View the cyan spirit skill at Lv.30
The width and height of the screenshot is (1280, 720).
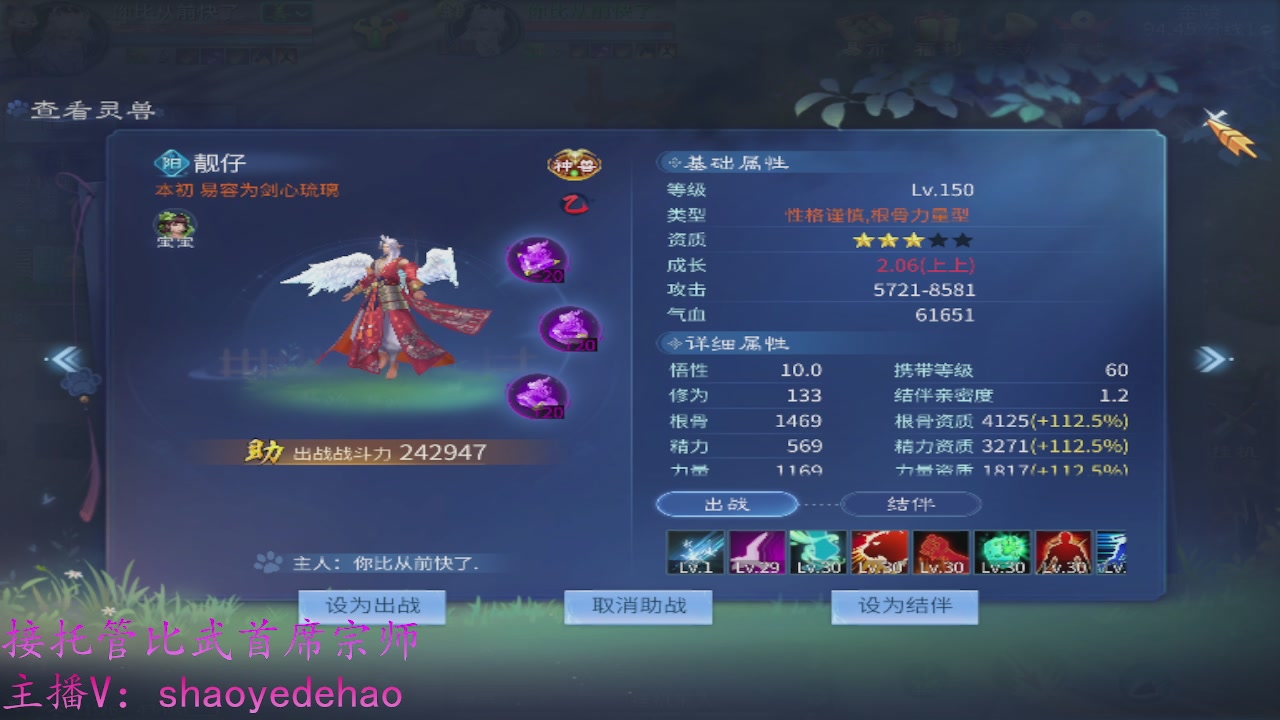818,551
